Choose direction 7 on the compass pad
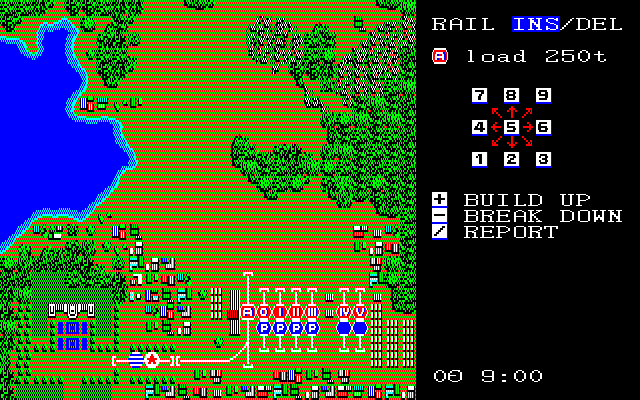 point(479,96)
